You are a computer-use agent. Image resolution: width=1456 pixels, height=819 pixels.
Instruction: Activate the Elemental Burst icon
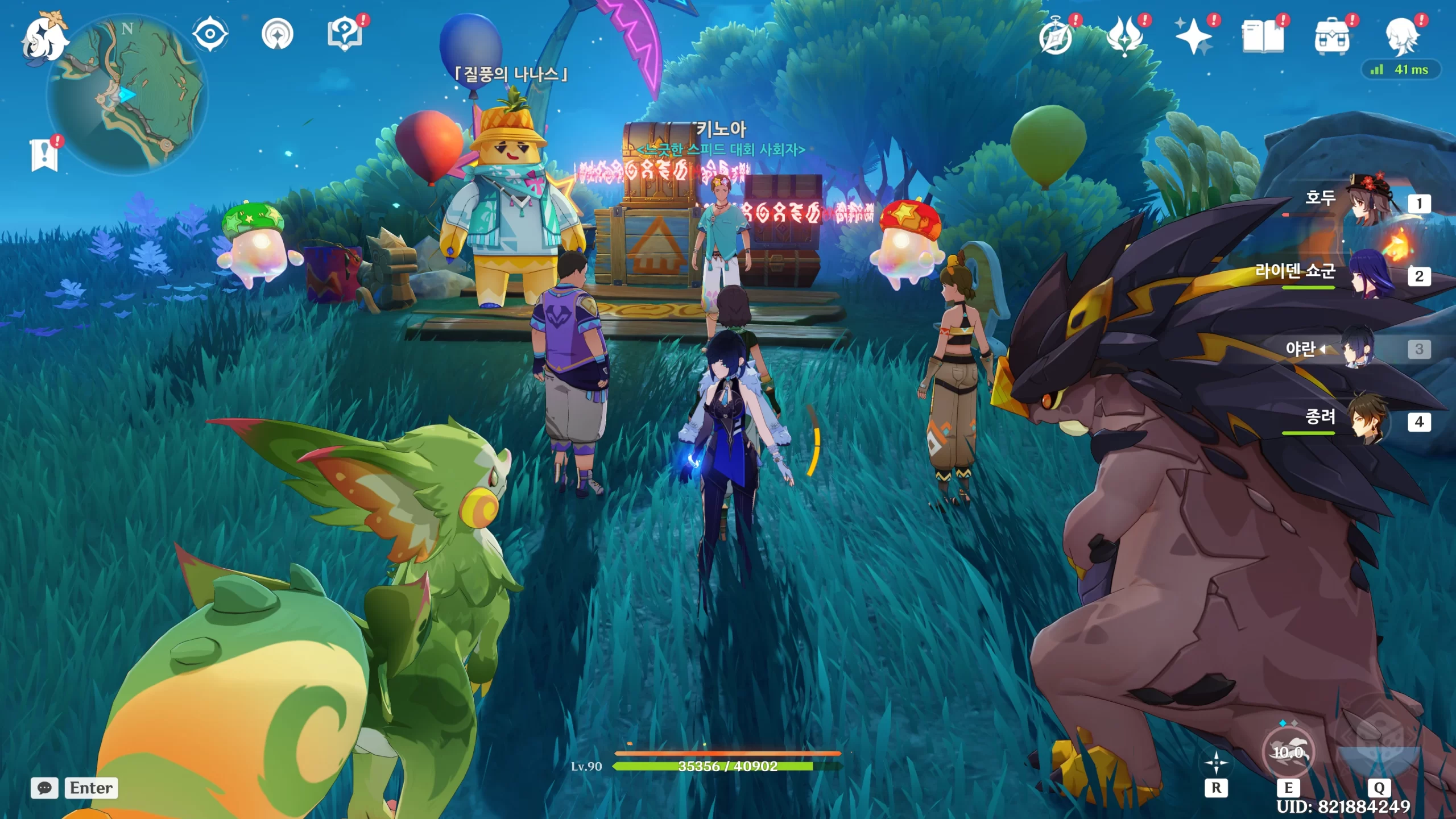(1379, 746)
